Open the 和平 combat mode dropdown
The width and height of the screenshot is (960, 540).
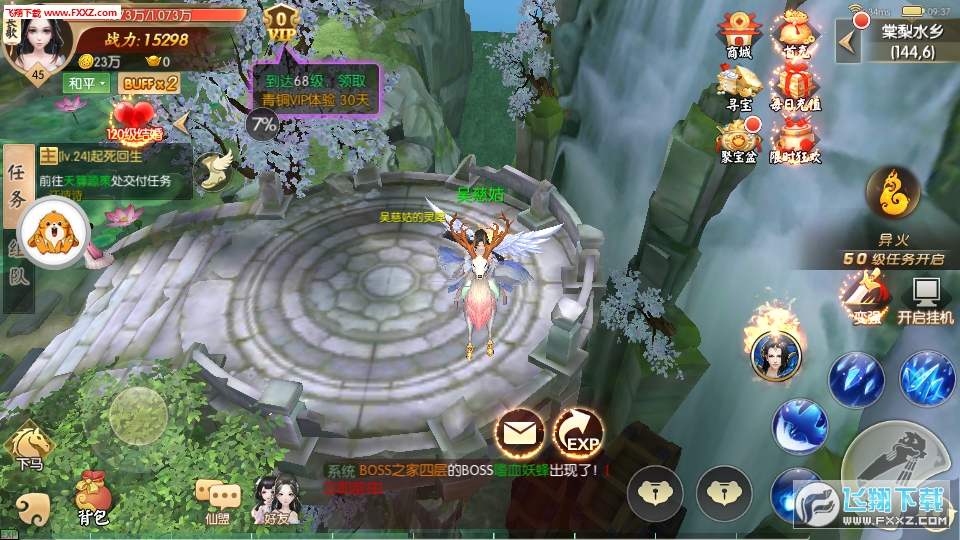point(86,83)
